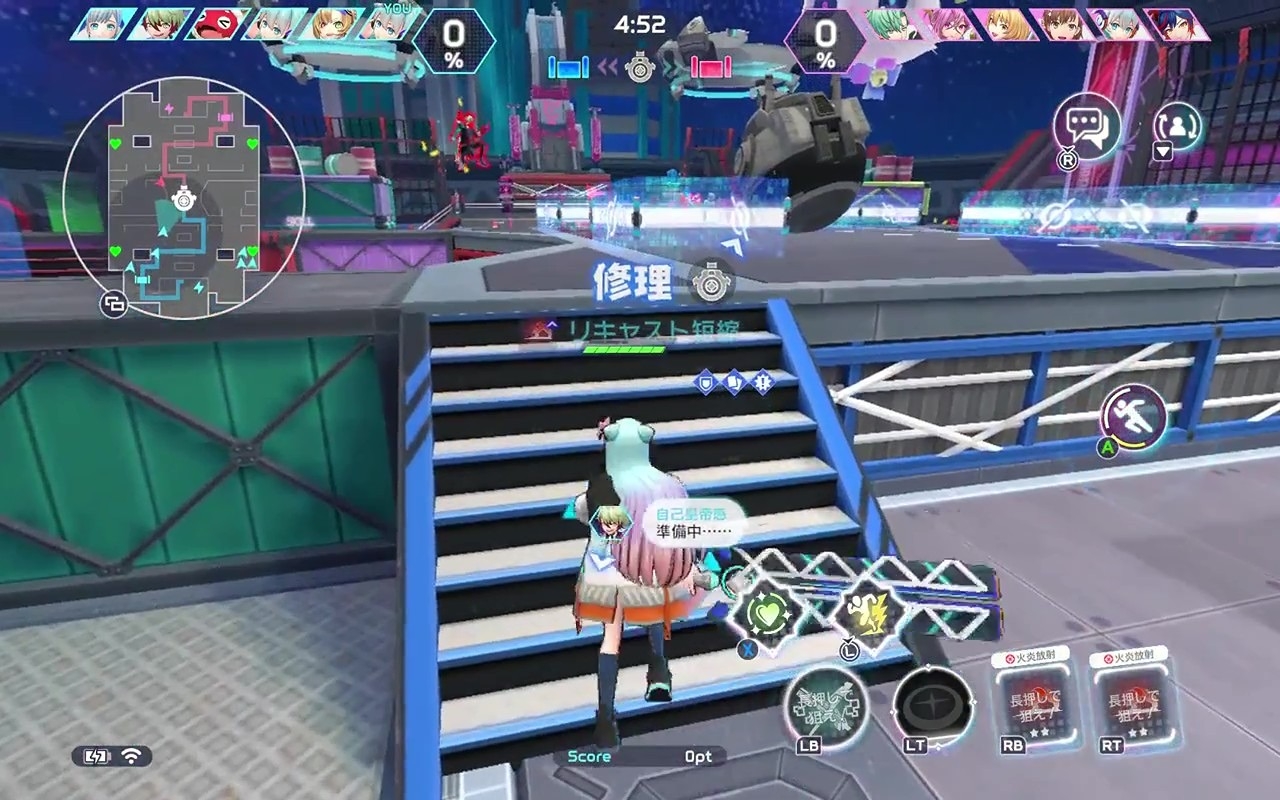Screen dimensions: 1280x800
Task: Trigger the yellow lightning sprint skill
Action: (x=866, y=610)
